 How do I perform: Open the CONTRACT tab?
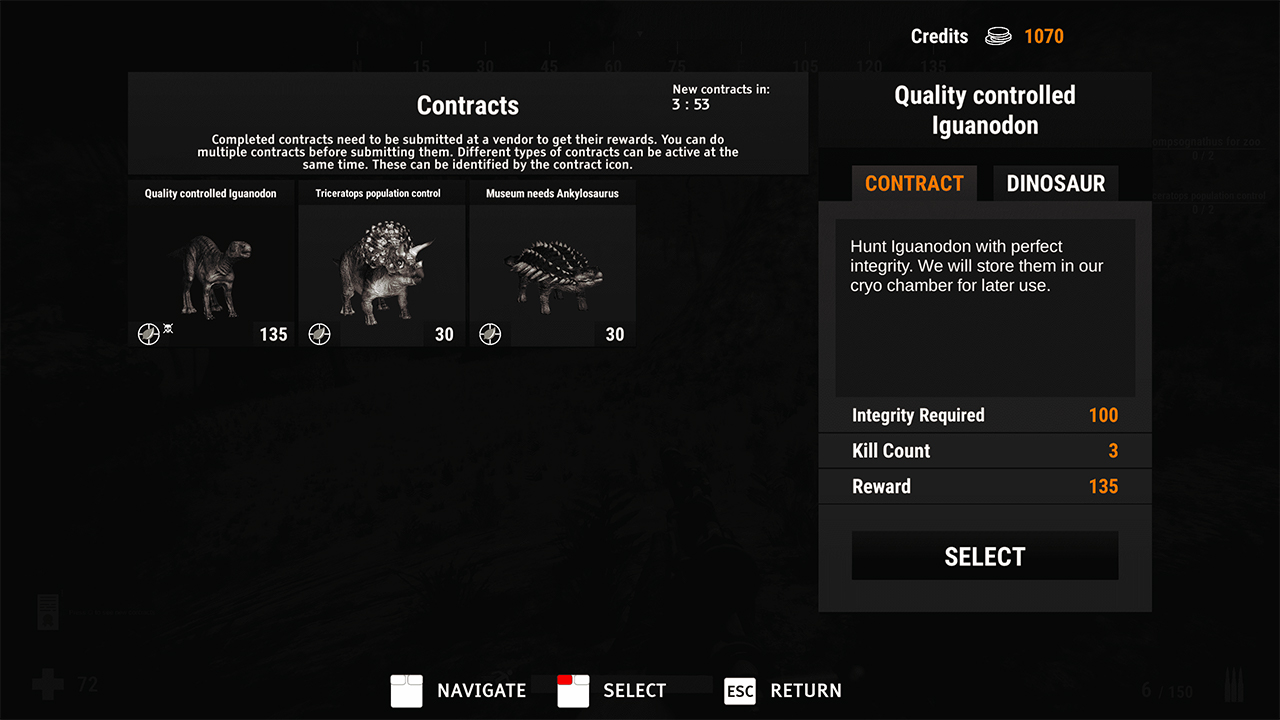pos(914,184)
